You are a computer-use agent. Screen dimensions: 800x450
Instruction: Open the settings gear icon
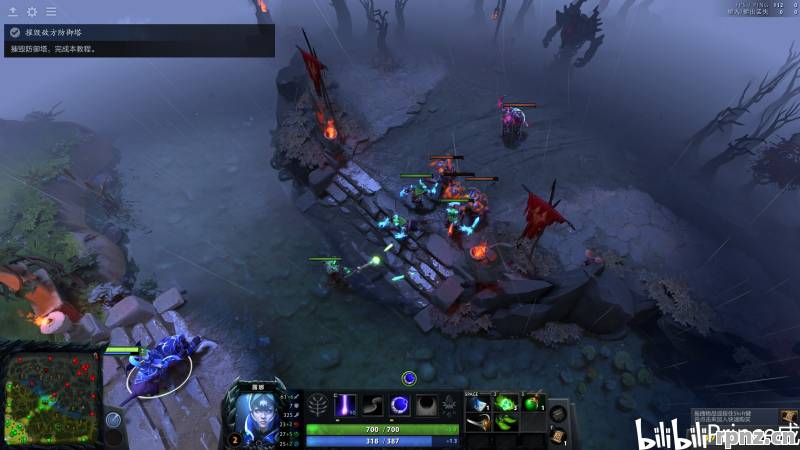(x=32, y=11)
